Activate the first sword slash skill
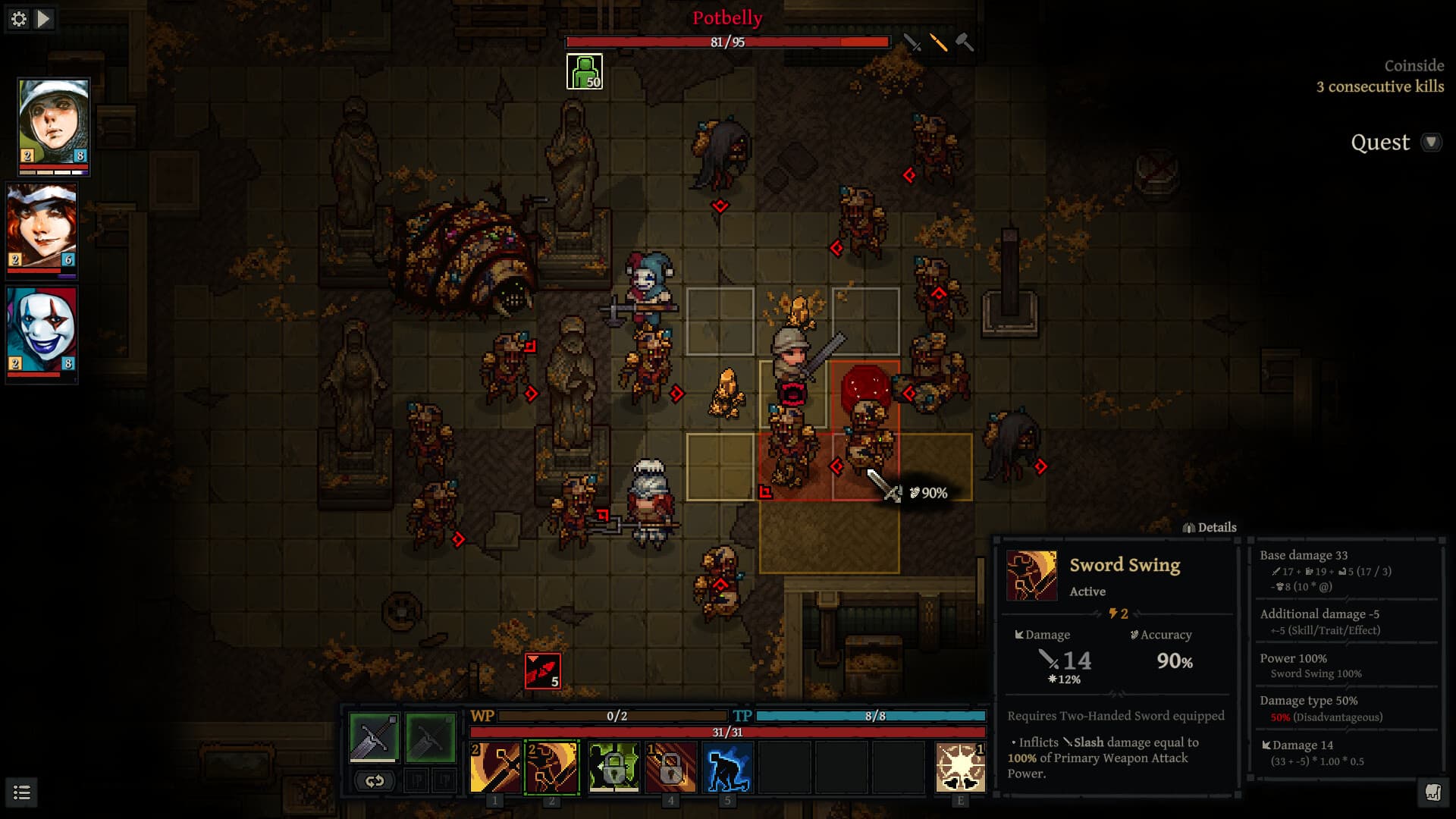Screen dimensions: 1456x819 pos(495,767)
